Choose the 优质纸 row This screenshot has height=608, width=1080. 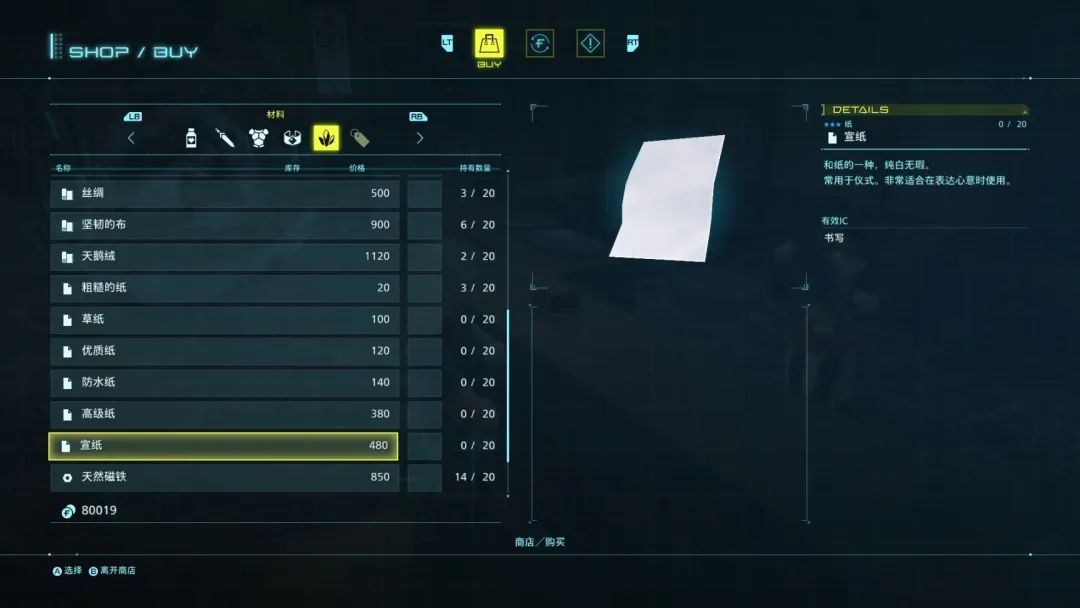coord(225,351)
